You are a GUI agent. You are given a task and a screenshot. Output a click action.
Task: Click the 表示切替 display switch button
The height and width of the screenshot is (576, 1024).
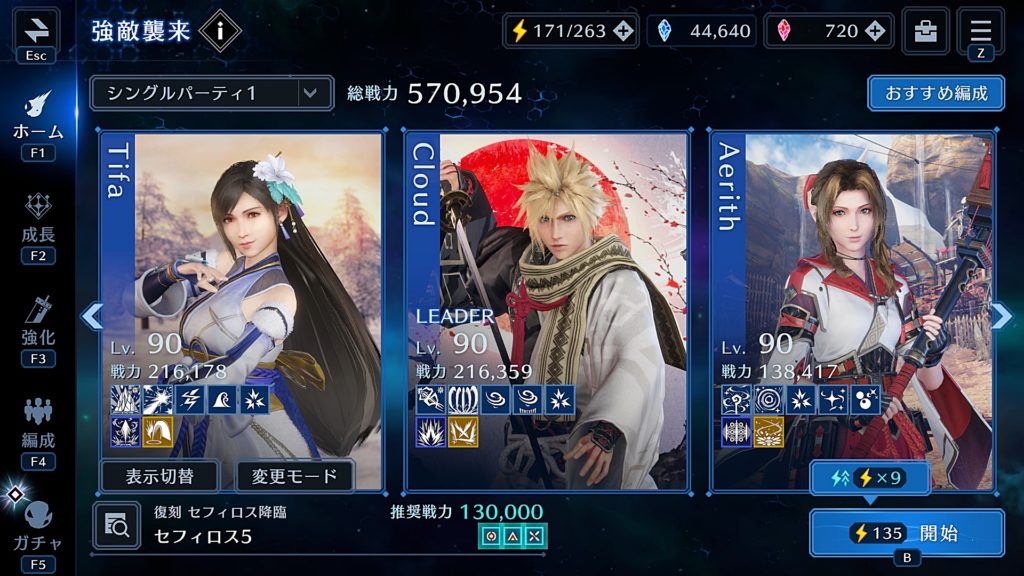[x=161, y=475]
